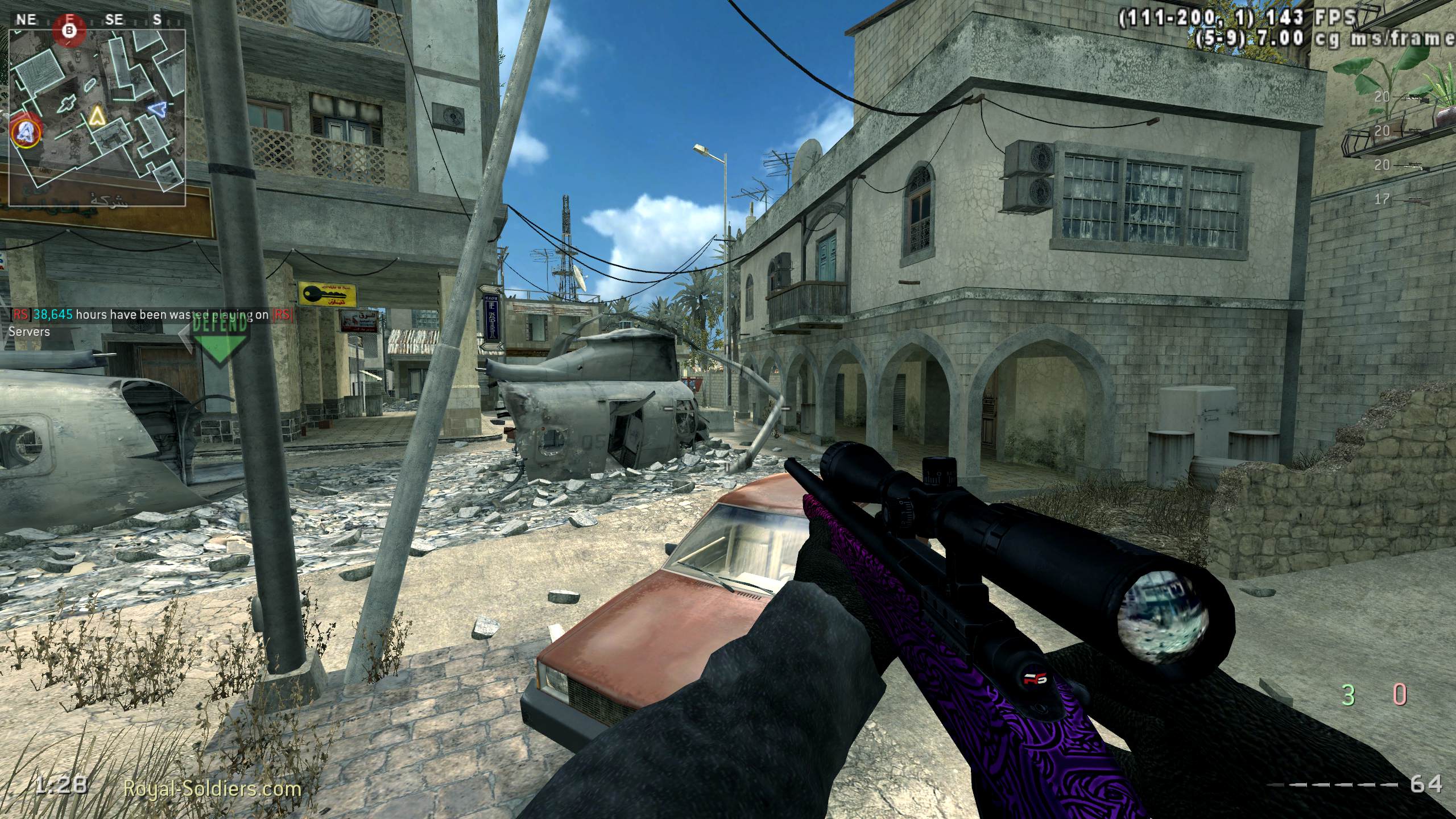Open the FPS counter reading 143 FPS

point(1308,17)
